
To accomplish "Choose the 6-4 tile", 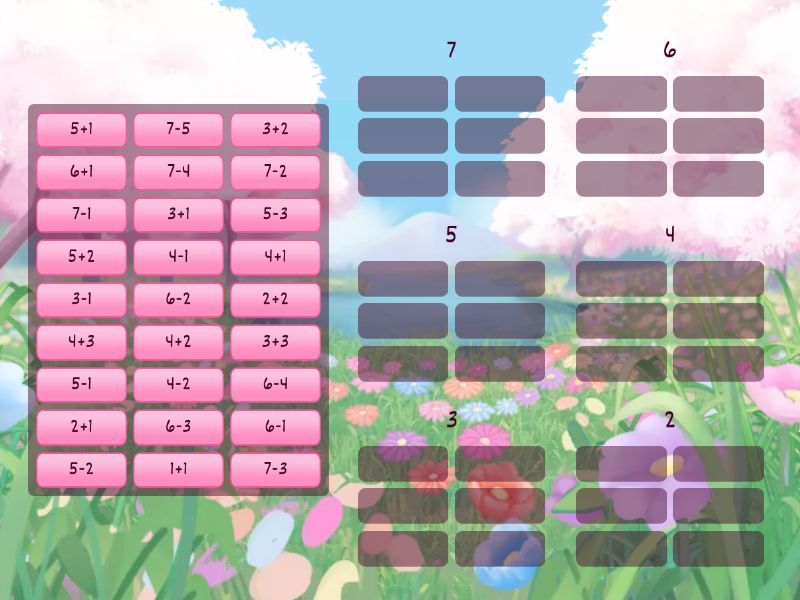I will click(275, 384).
